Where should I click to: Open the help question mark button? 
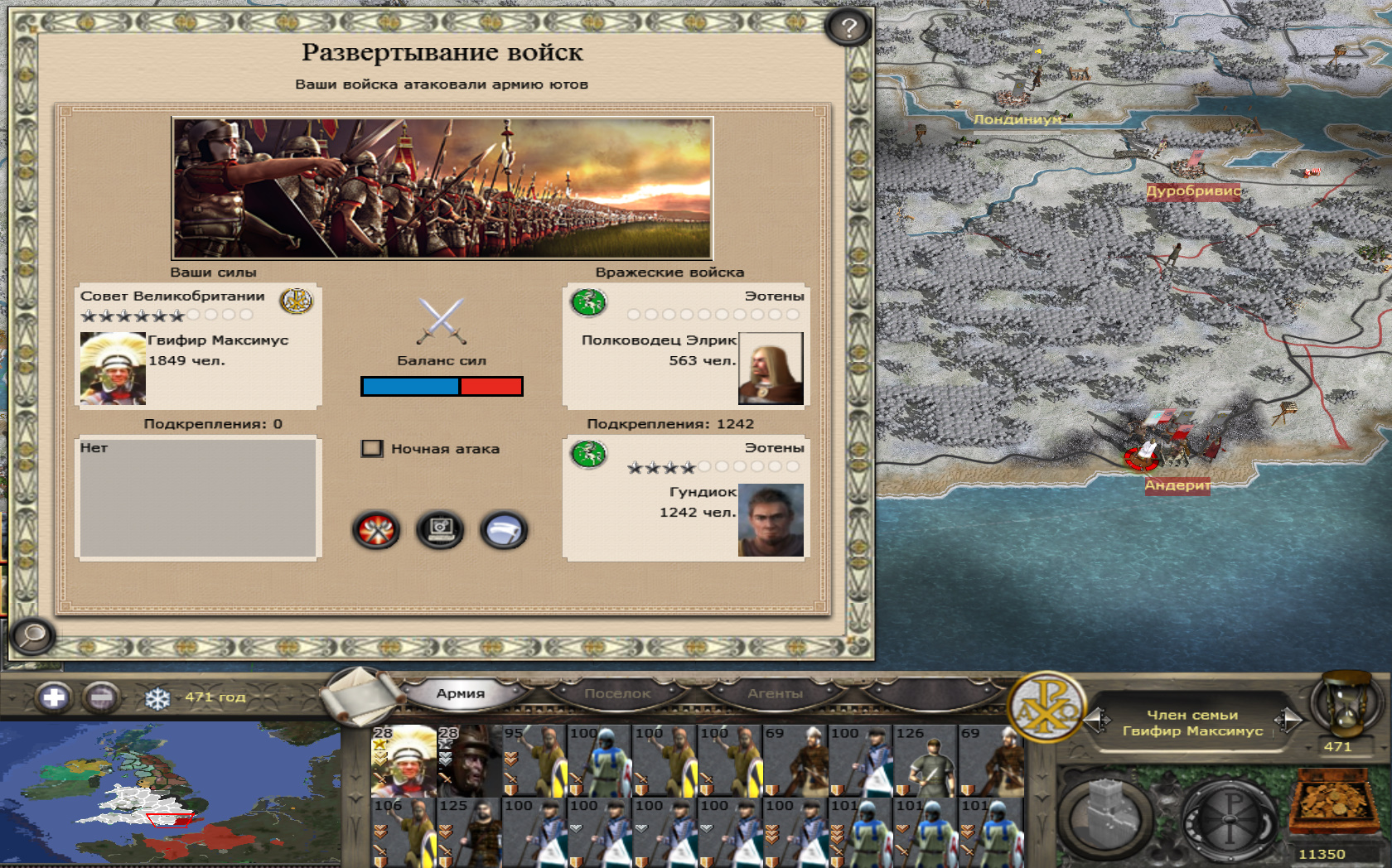click(848, 28)
